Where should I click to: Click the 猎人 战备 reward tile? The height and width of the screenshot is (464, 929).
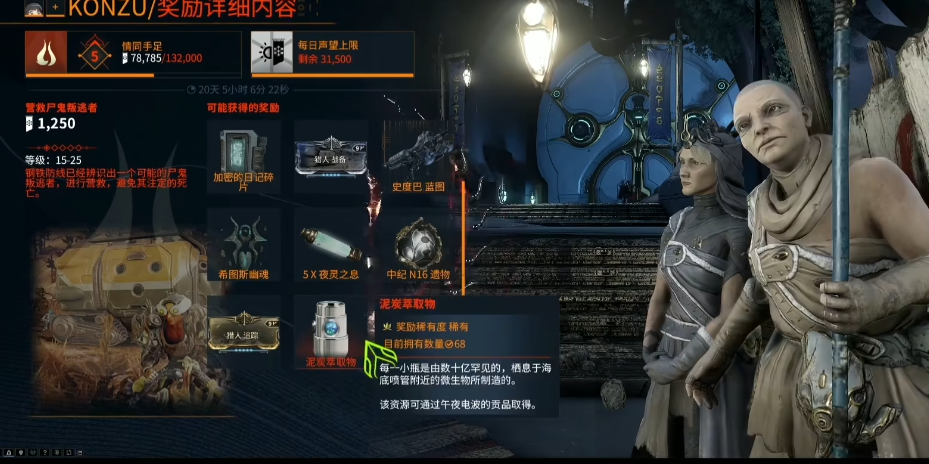331,156
